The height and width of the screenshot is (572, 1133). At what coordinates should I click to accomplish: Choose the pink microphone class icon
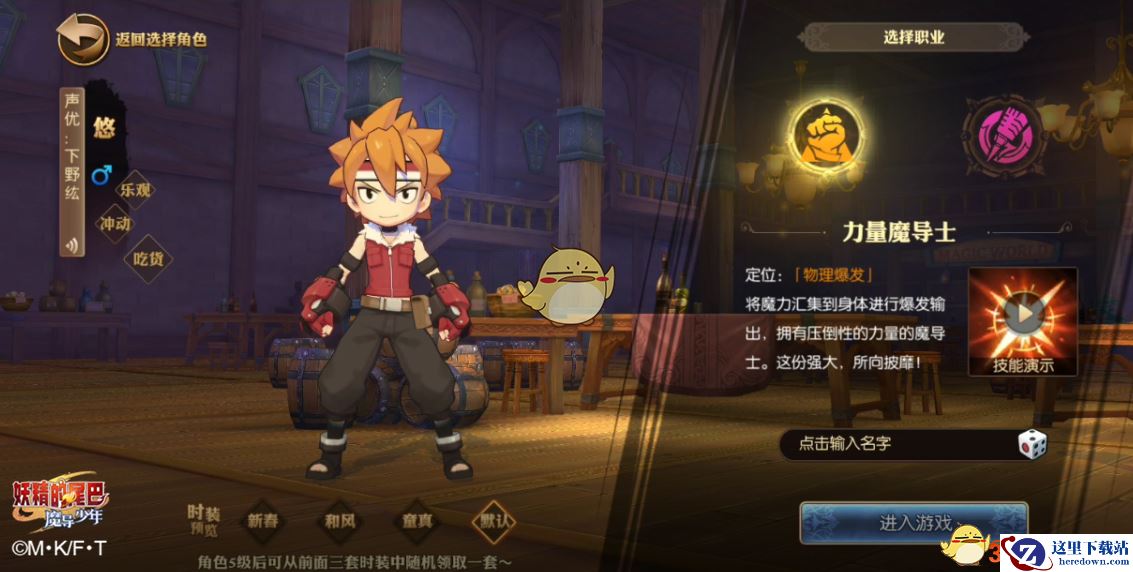1002,135
